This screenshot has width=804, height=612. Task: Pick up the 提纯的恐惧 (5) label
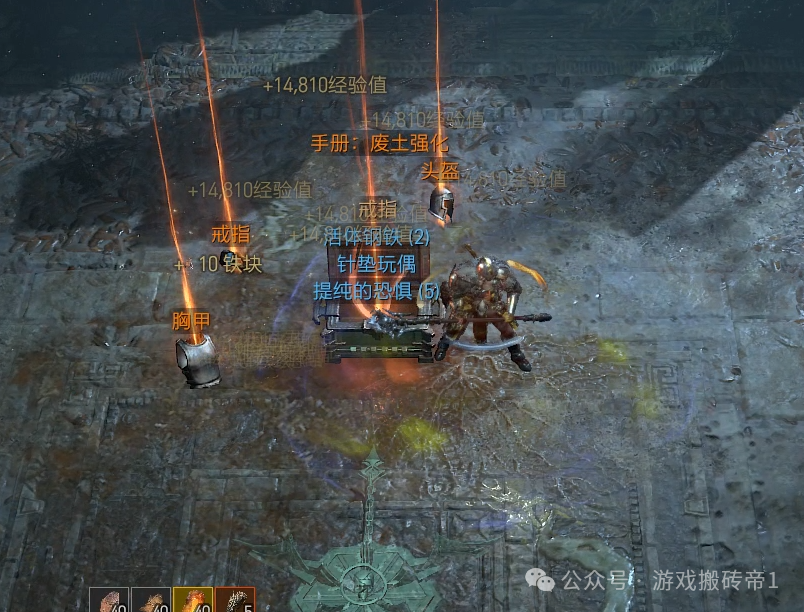point(376,291)
